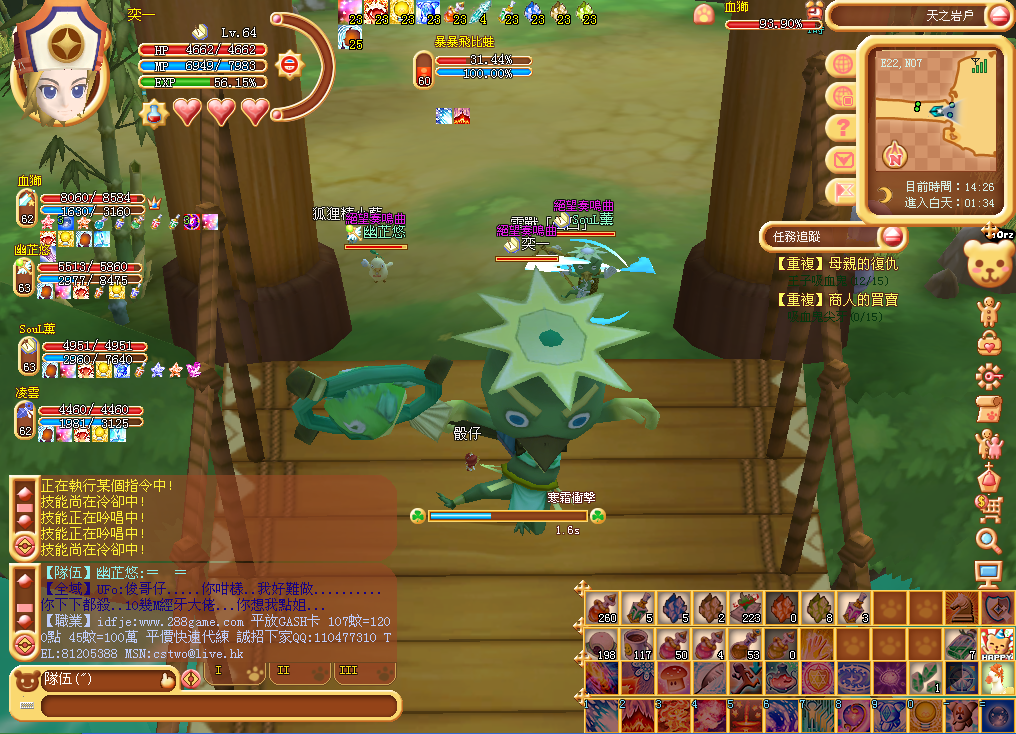Use the potion stack showing 260
This screenshot has height=734, width=1016.
[602, 607]
